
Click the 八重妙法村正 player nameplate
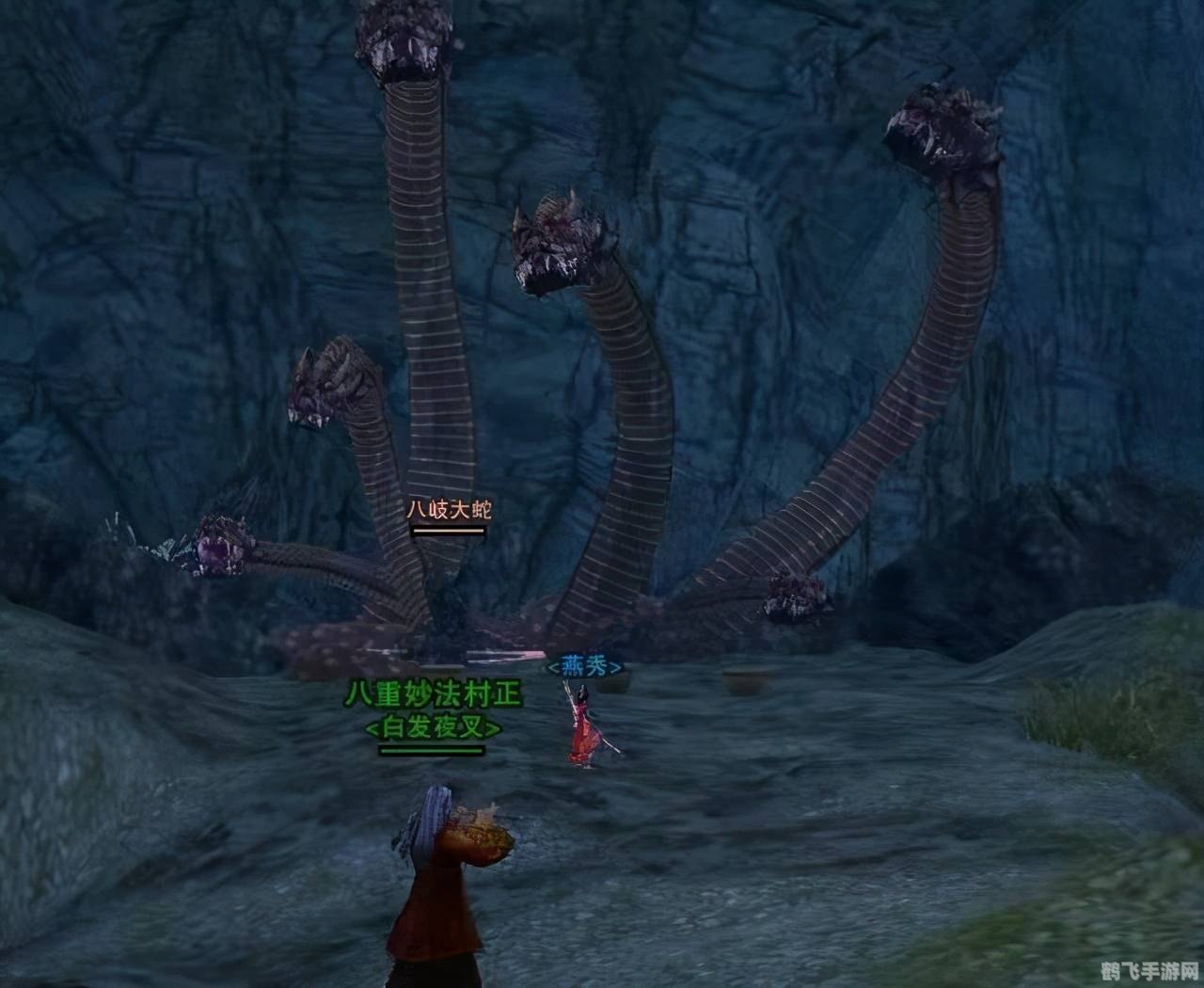pyautogui.click(x=432, y=695)
